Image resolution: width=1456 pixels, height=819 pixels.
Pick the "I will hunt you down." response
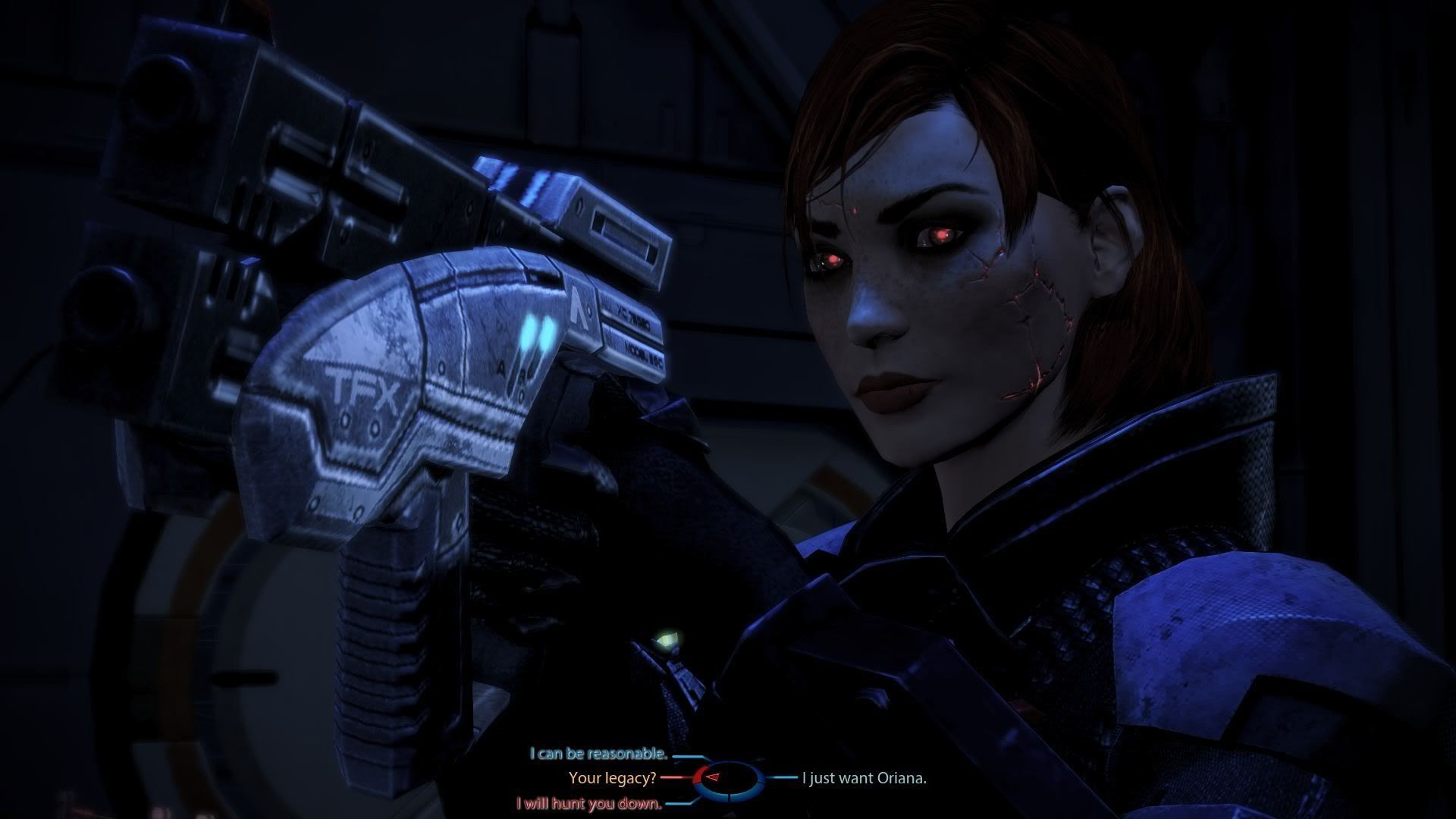[589, 803]
